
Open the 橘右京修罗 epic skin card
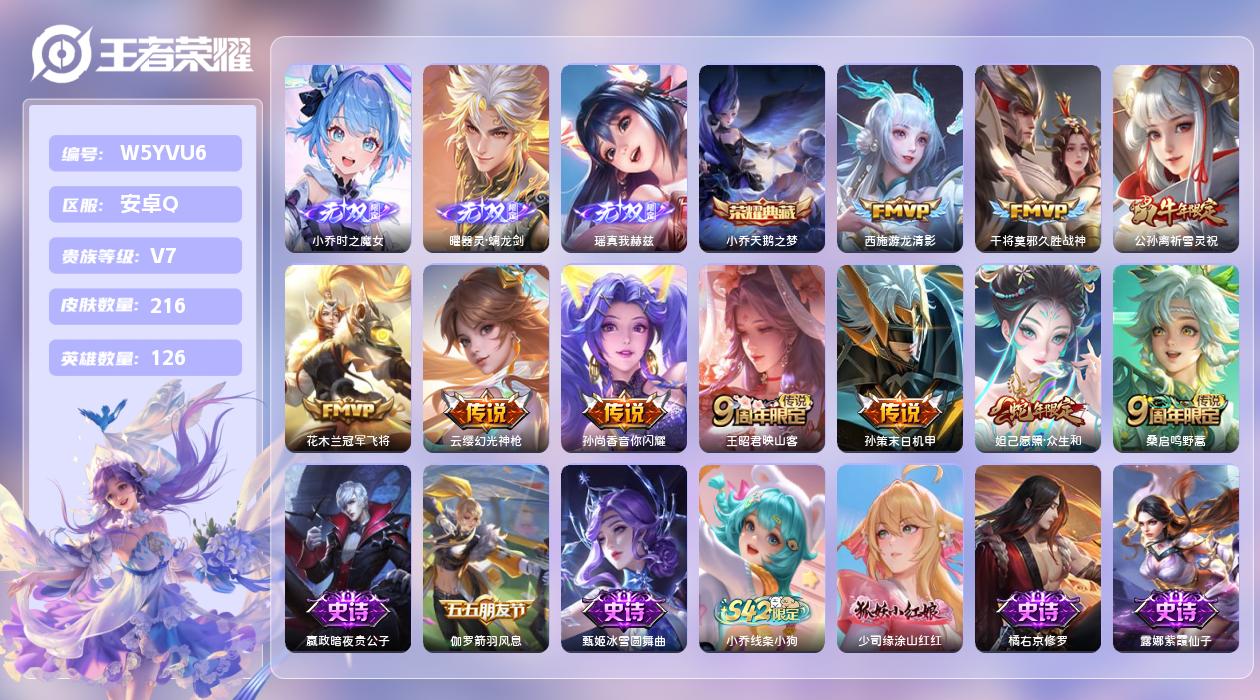tap(1038, 558)
